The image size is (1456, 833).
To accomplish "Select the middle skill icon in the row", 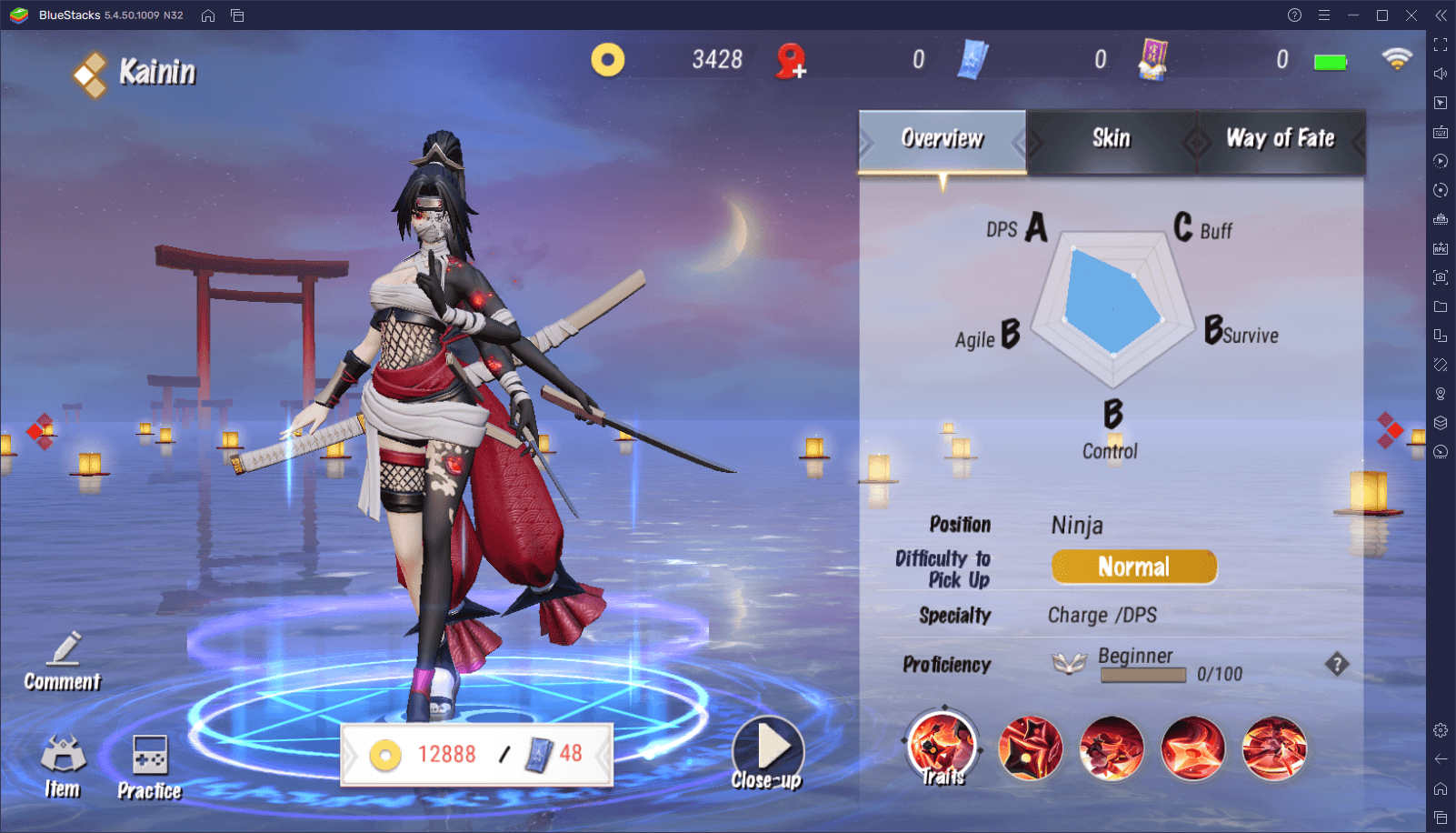I will point(1112,748).
